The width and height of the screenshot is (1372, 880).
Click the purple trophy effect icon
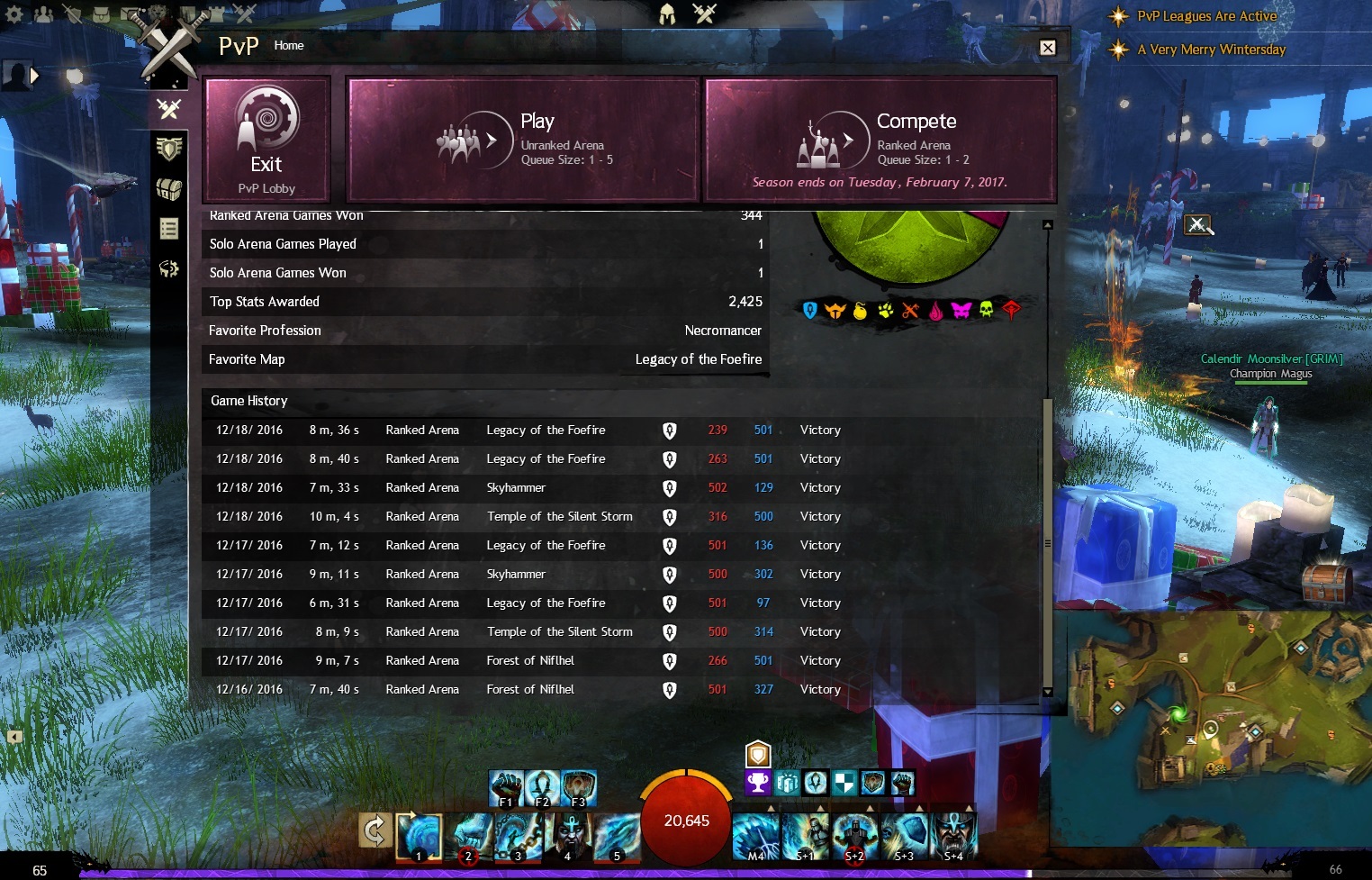tap(758, 782)
